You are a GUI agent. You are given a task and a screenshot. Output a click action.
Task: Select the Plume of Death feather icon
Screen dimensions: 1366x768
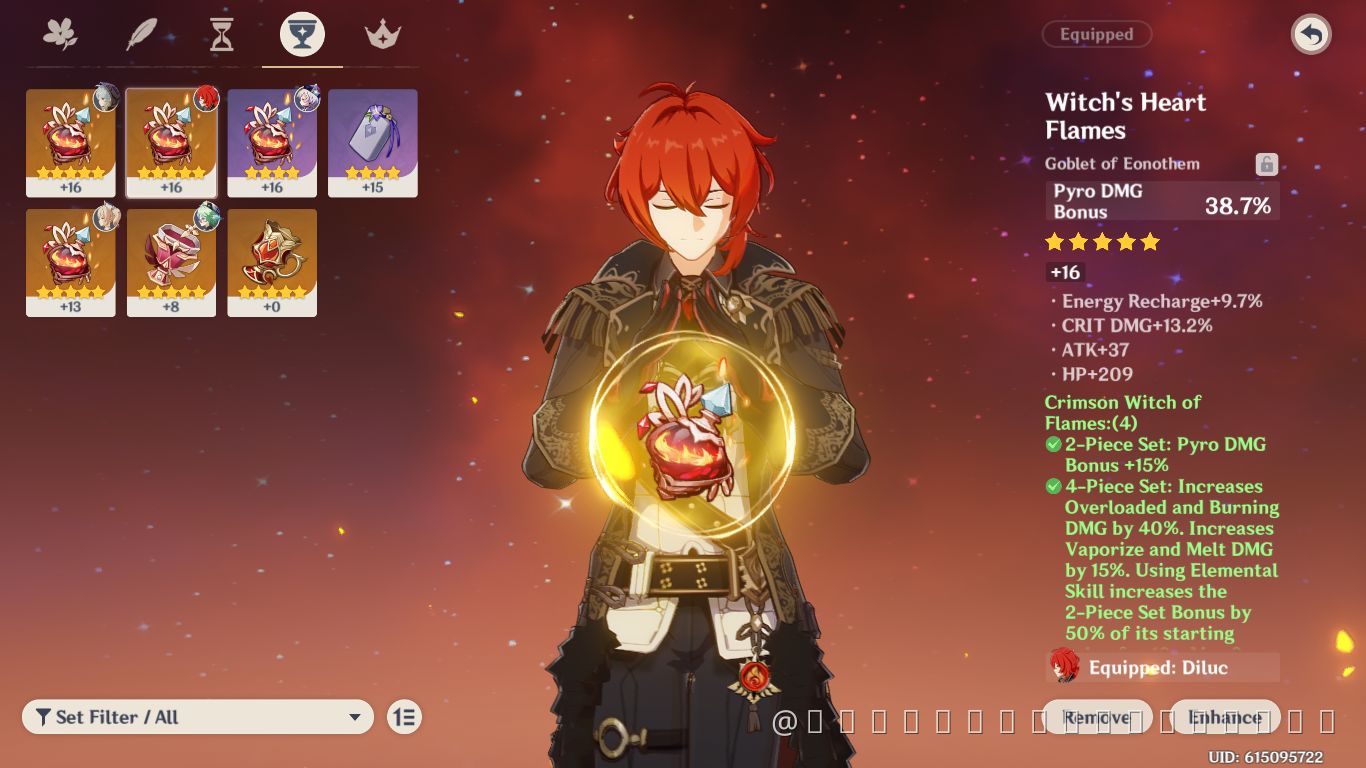tap(139, 33)
